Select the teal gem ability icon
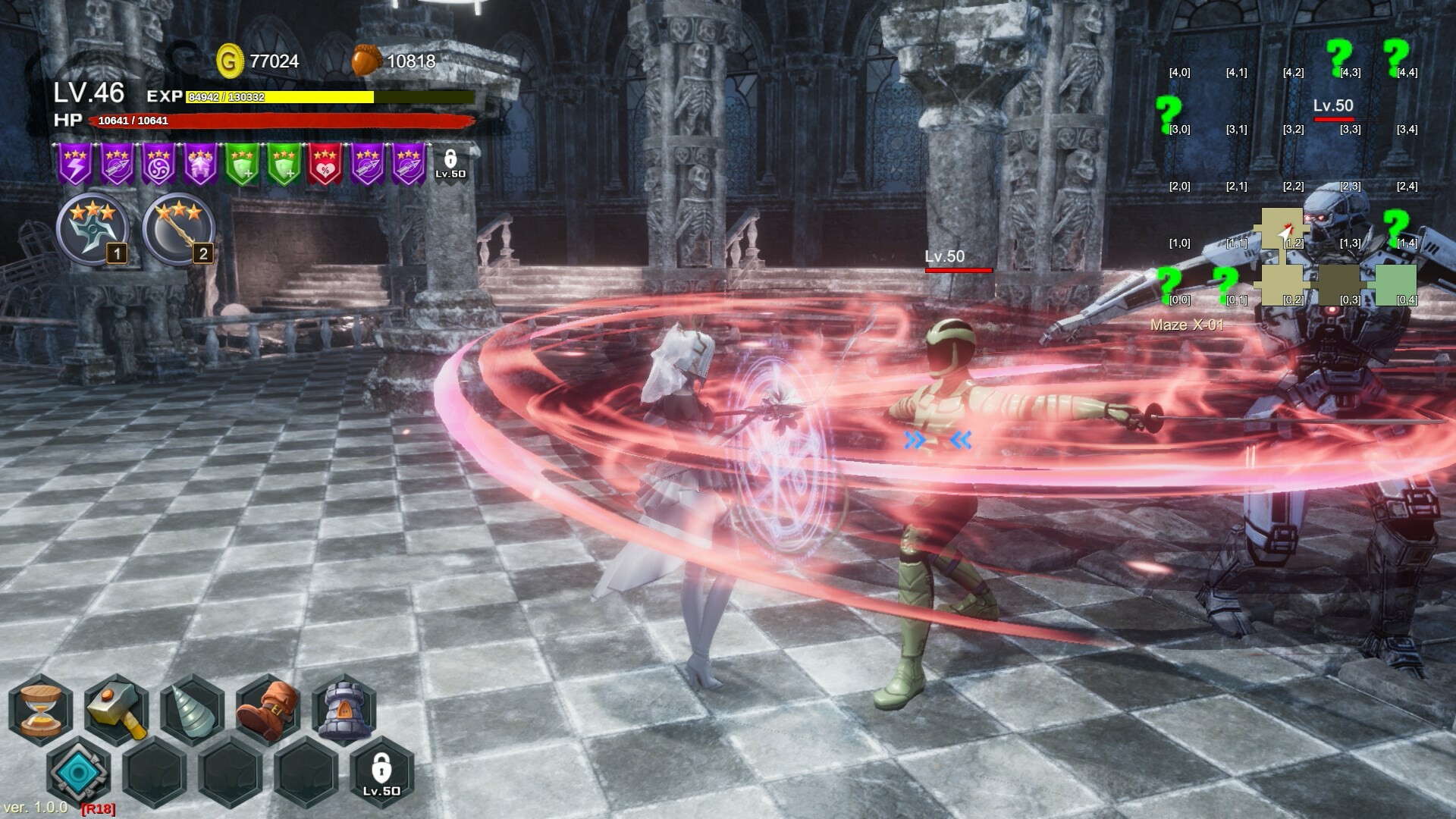 tap(80, 771)
